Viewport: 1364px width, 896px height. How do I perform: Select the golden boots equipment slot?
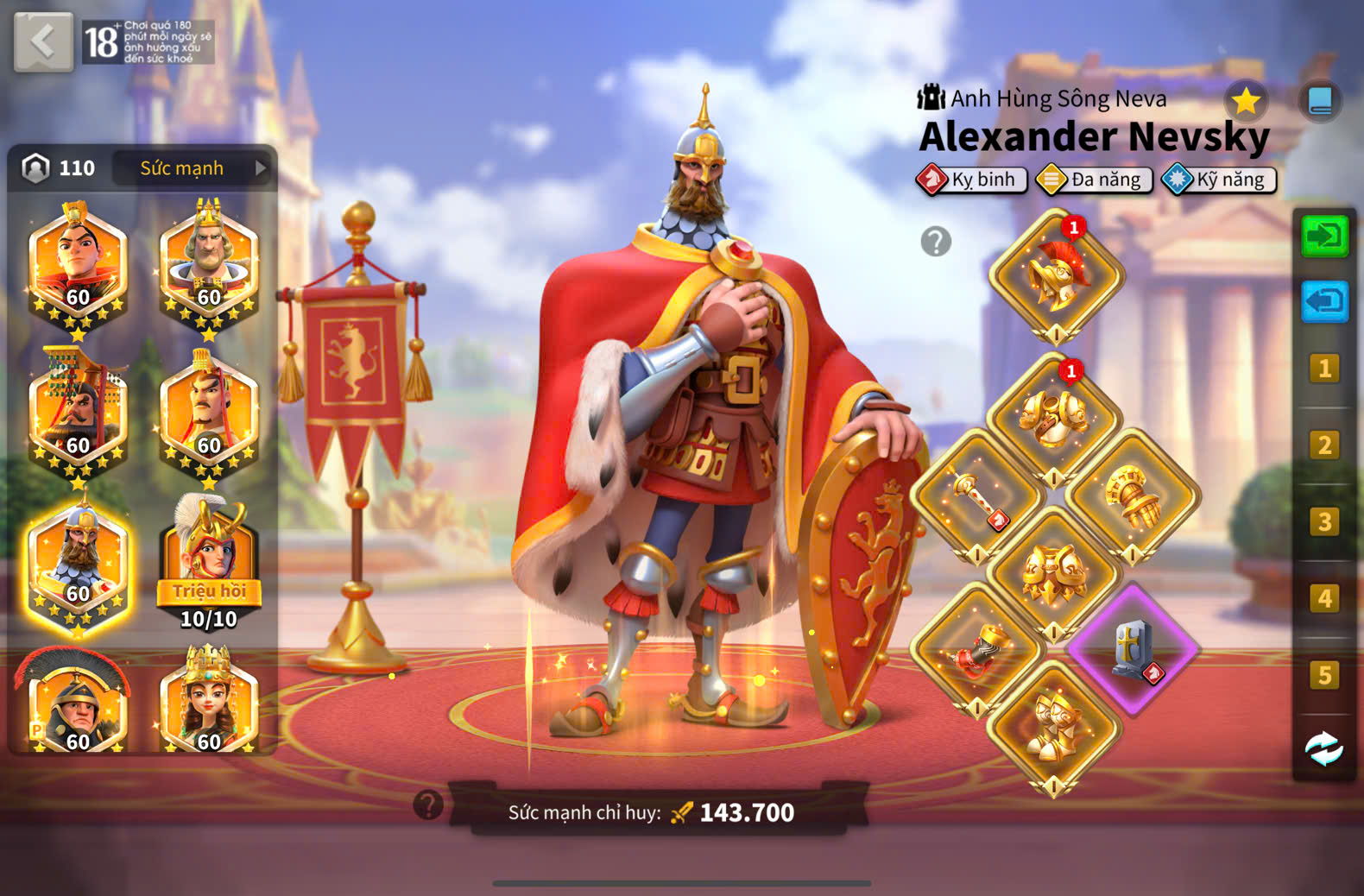[x=1054, y=727]
